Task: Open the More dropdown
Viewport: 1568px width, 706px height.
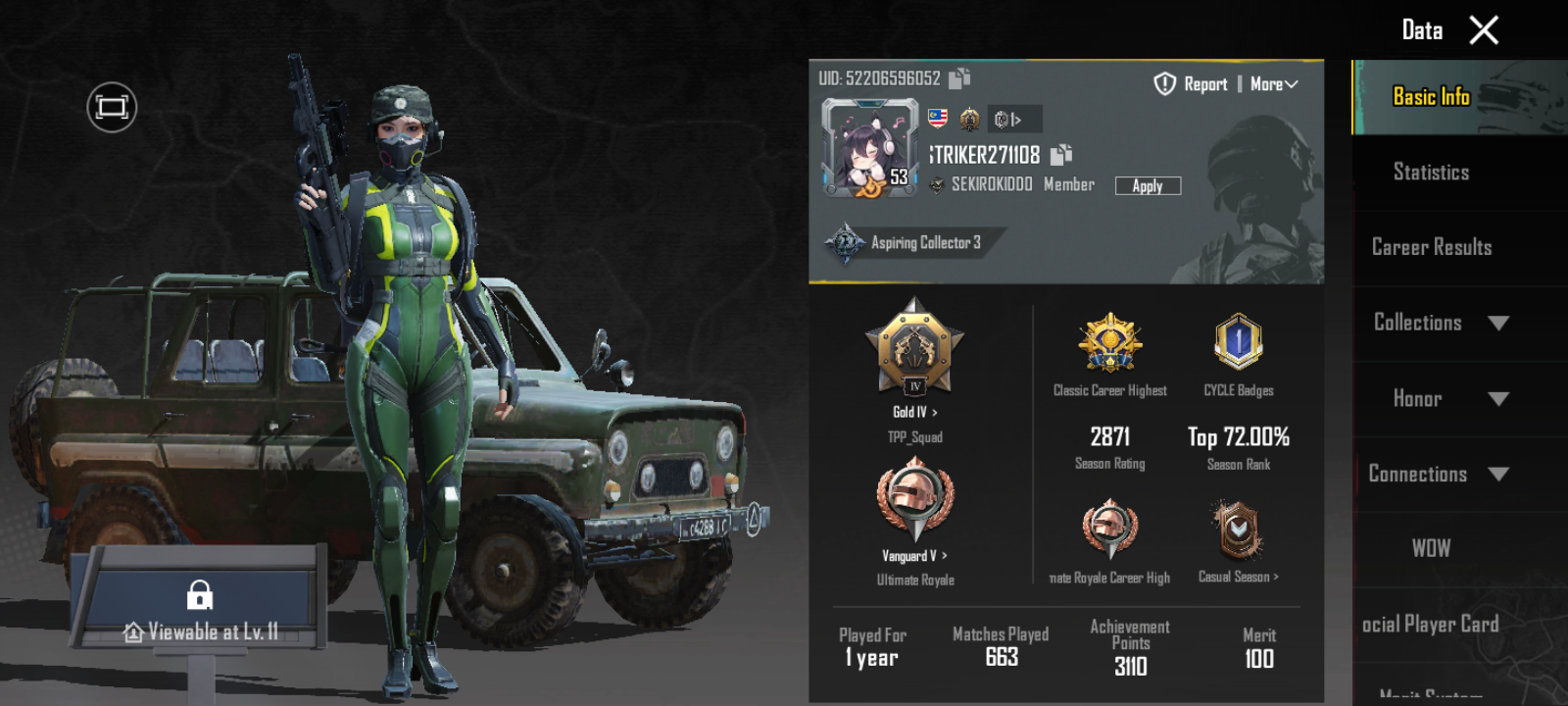Action: tap(1274, 84)
